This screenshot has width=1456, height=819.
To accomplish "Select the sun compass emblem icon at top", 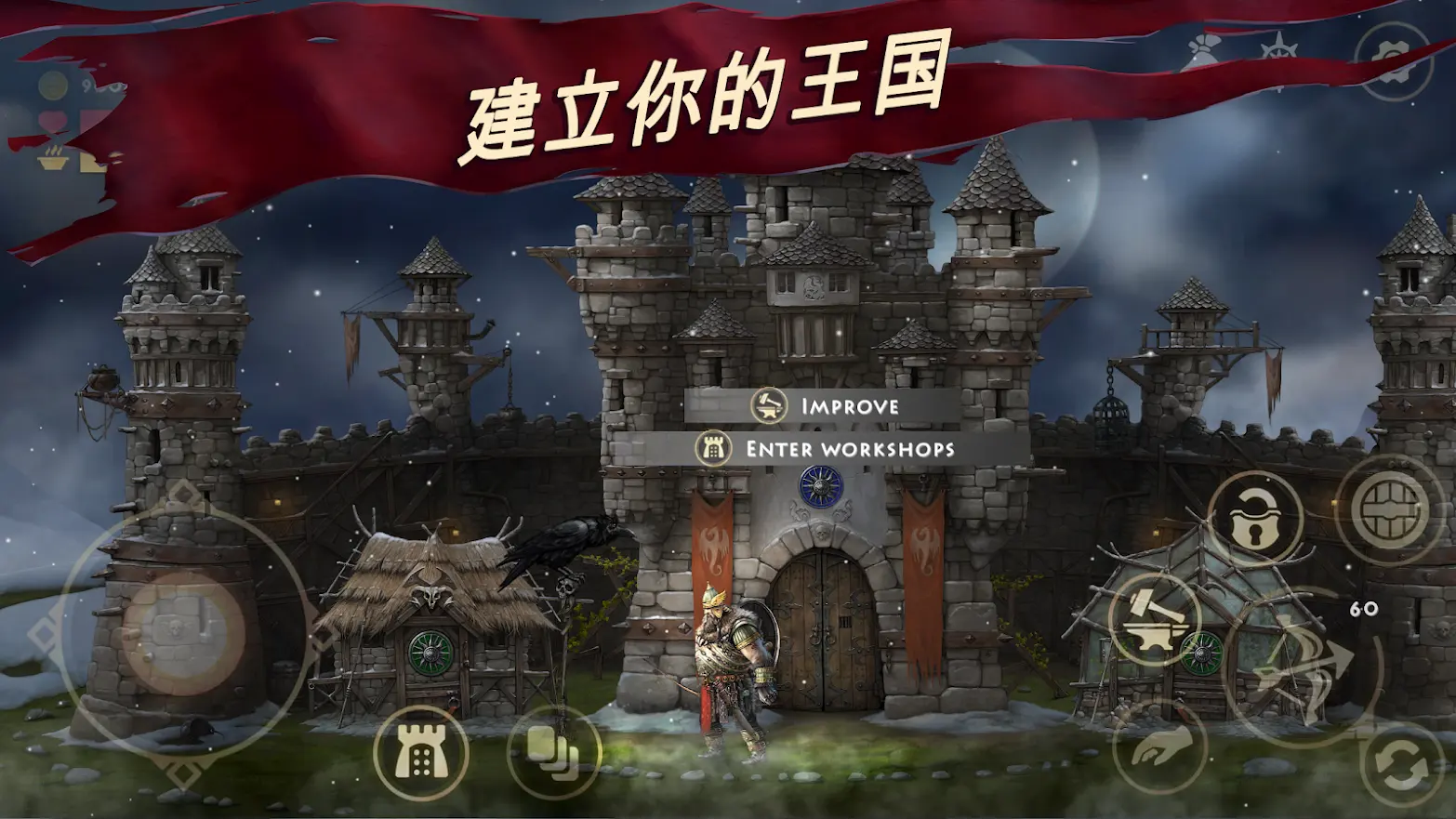I will point(1278,48).
